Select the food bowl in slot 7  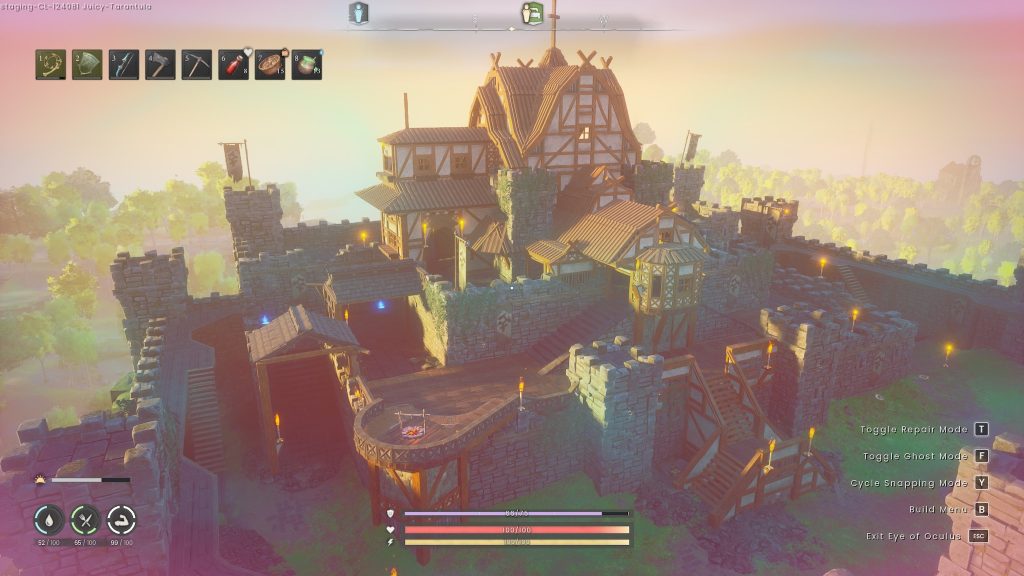[270, 65]
